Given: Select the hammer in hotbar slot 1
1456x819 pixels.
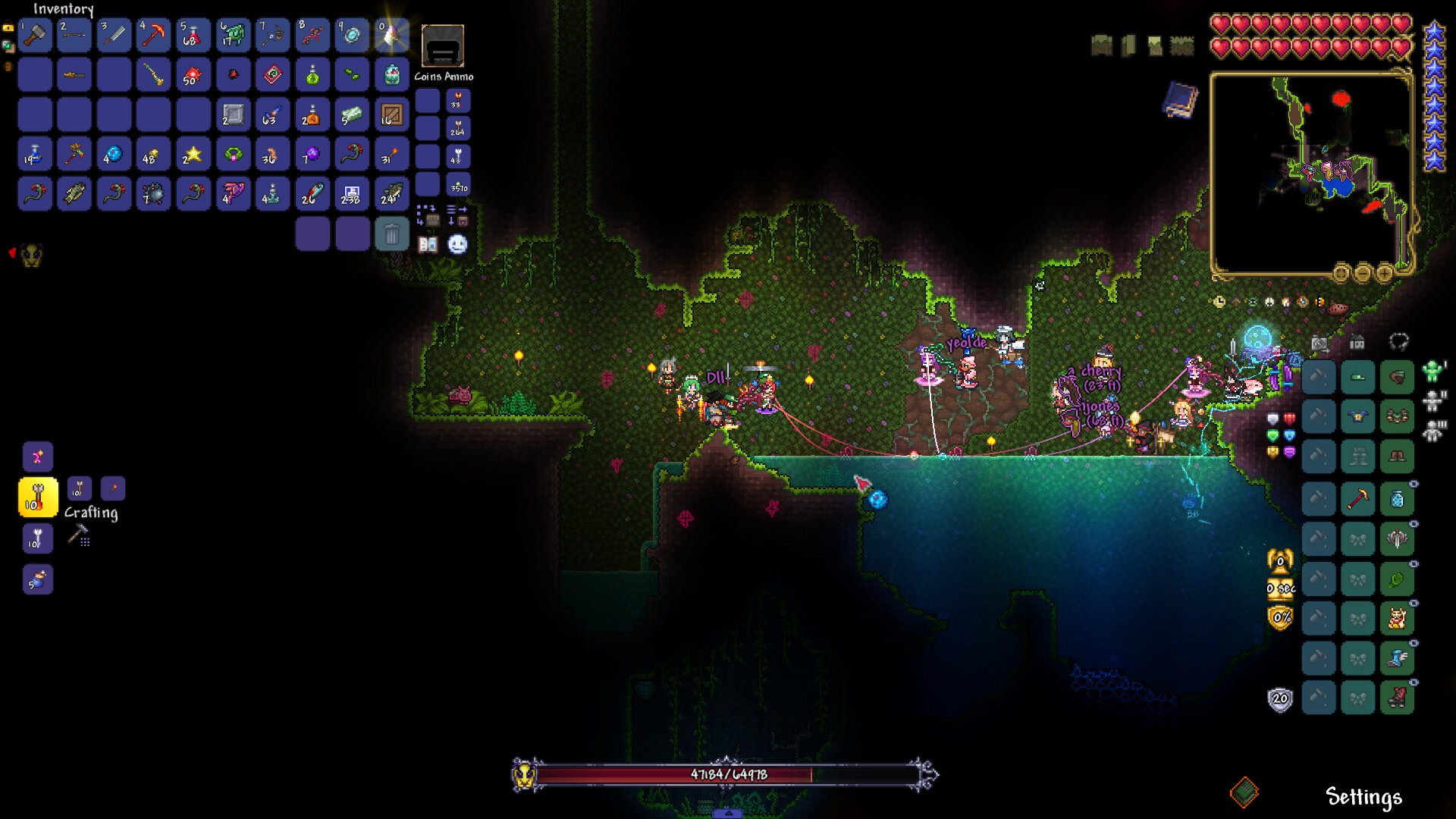Looking at the screenshot, I should pyautogui.click(x=35, y=35).
